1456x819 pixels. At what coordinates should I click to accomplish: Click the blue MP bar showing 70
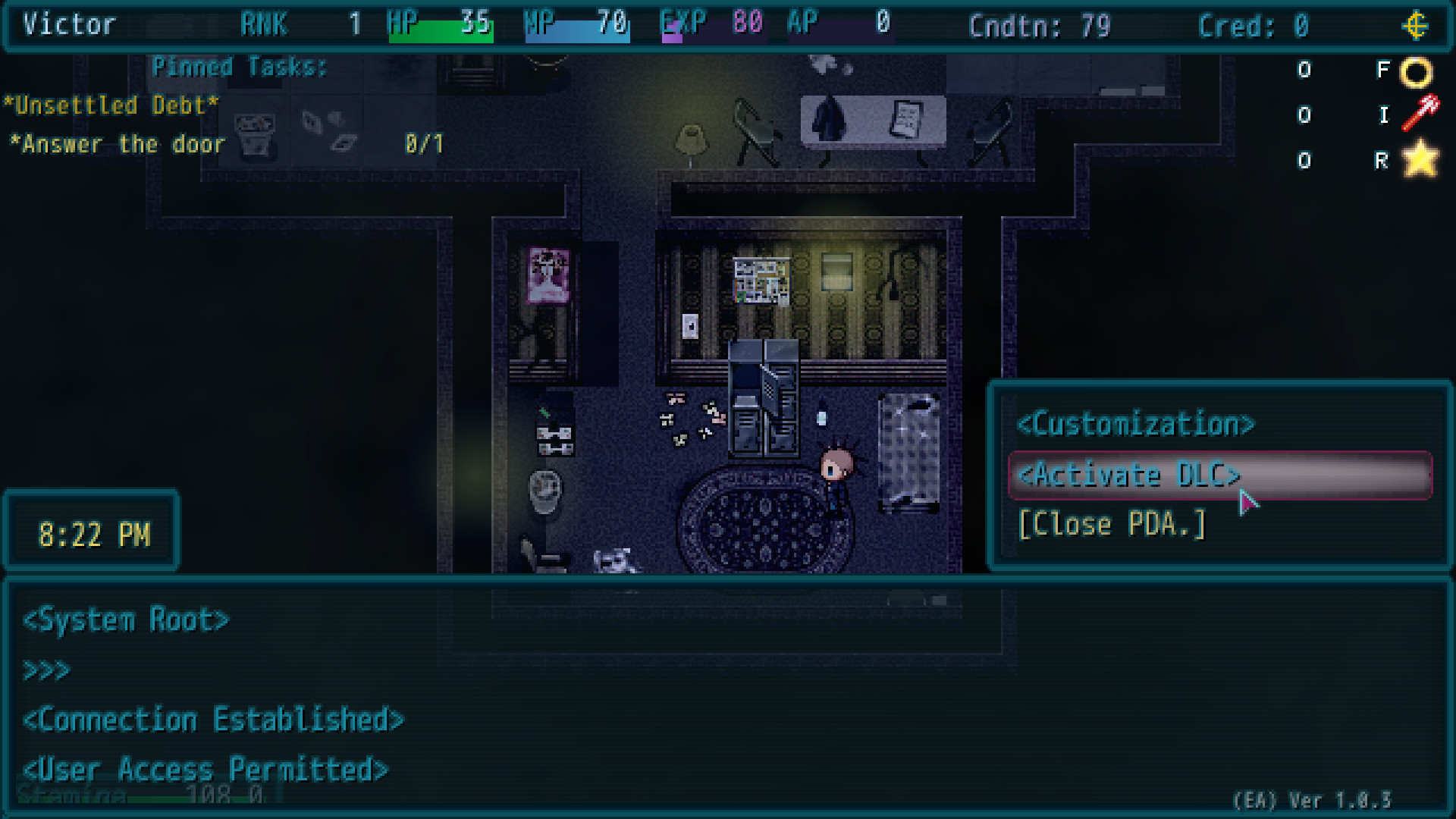[x=578, y=30]
